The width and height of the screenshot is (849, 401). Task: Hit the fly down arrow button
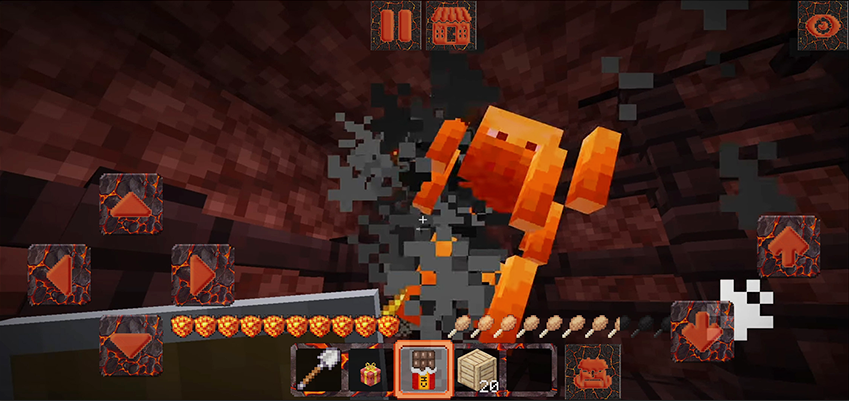coord(701,330)
